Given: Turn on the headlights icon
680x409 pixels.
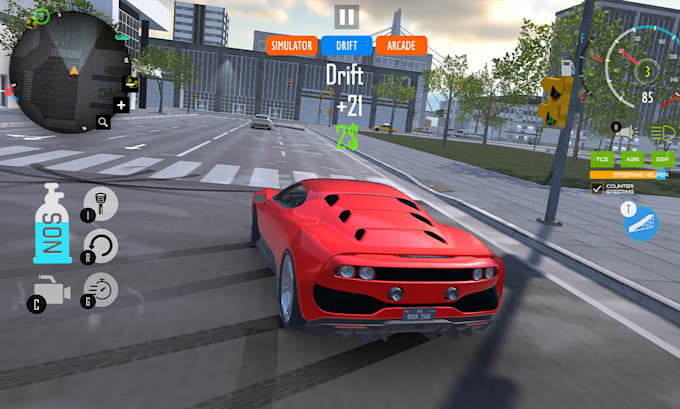Looking at the screenshot, I should 661,133.
